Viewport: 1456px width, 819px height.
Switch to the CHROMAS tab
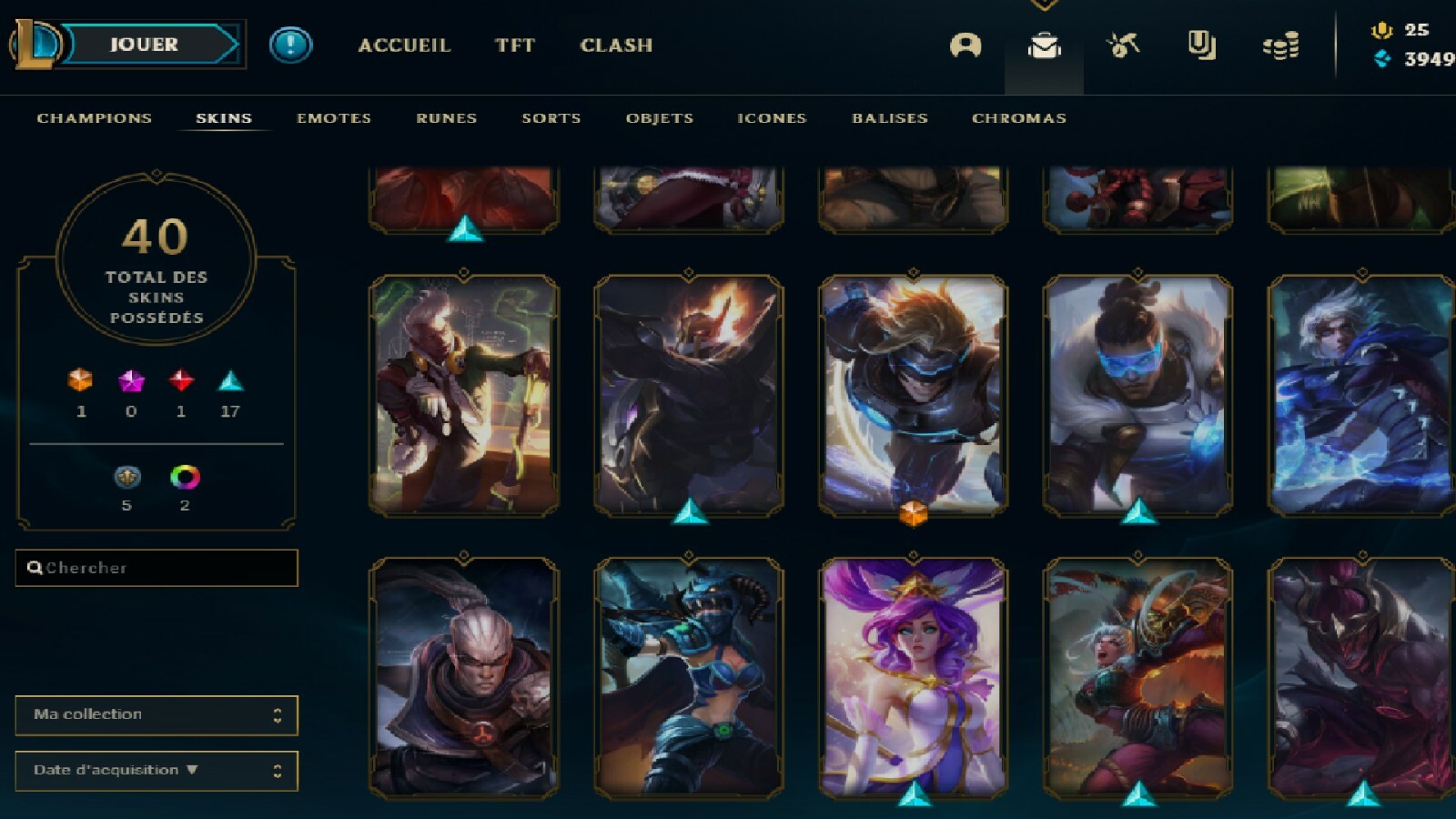pyautogui.click(x=1018, y=117)
